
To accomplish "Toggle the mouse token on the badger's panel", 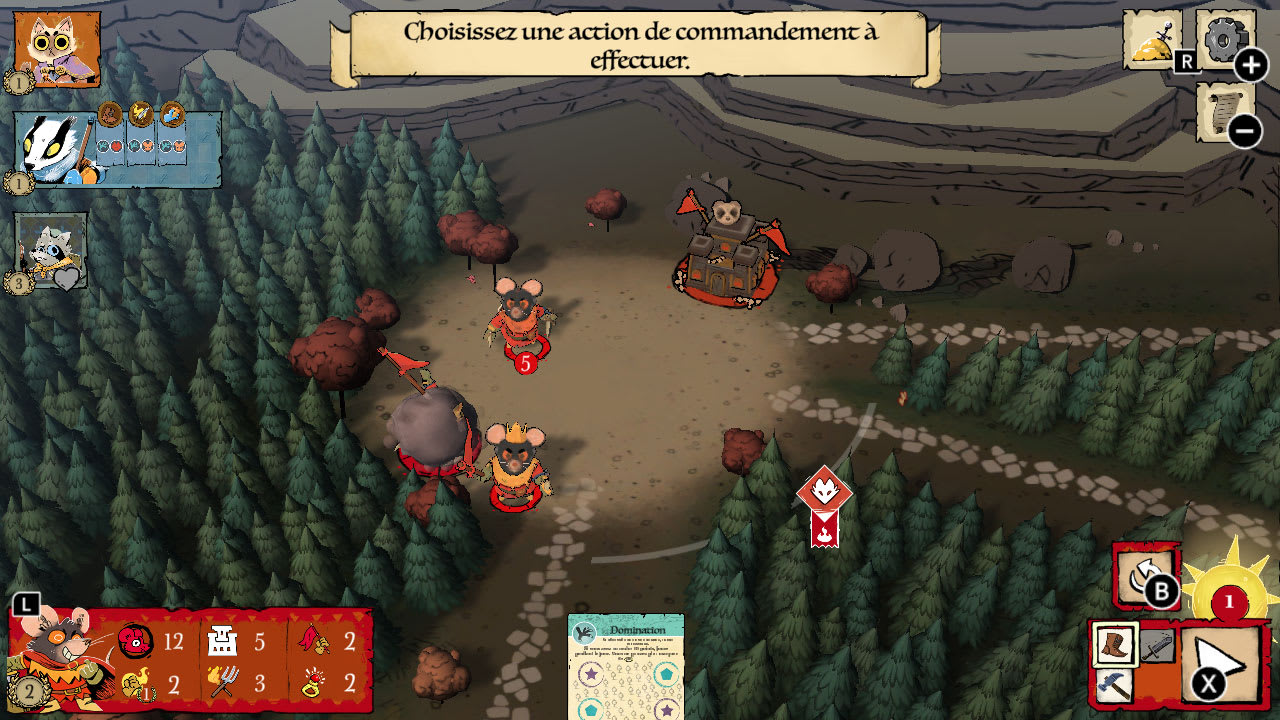I will tap(108, 113).
